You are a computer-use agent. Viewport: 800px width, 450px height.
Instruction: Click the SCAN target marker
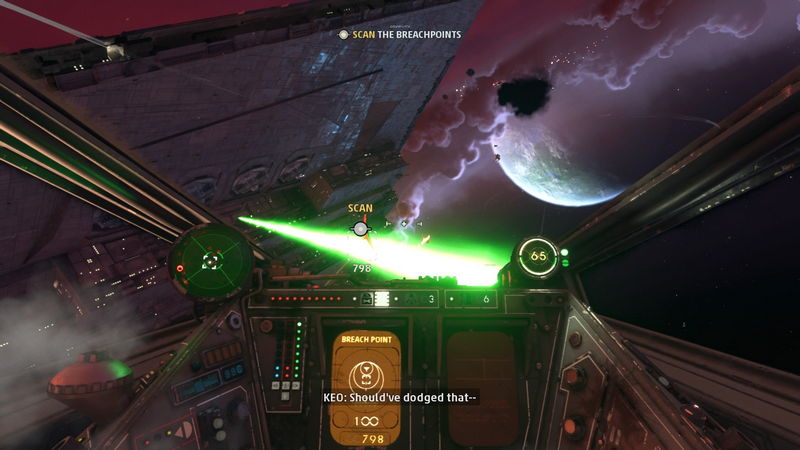tap(360, 229)
